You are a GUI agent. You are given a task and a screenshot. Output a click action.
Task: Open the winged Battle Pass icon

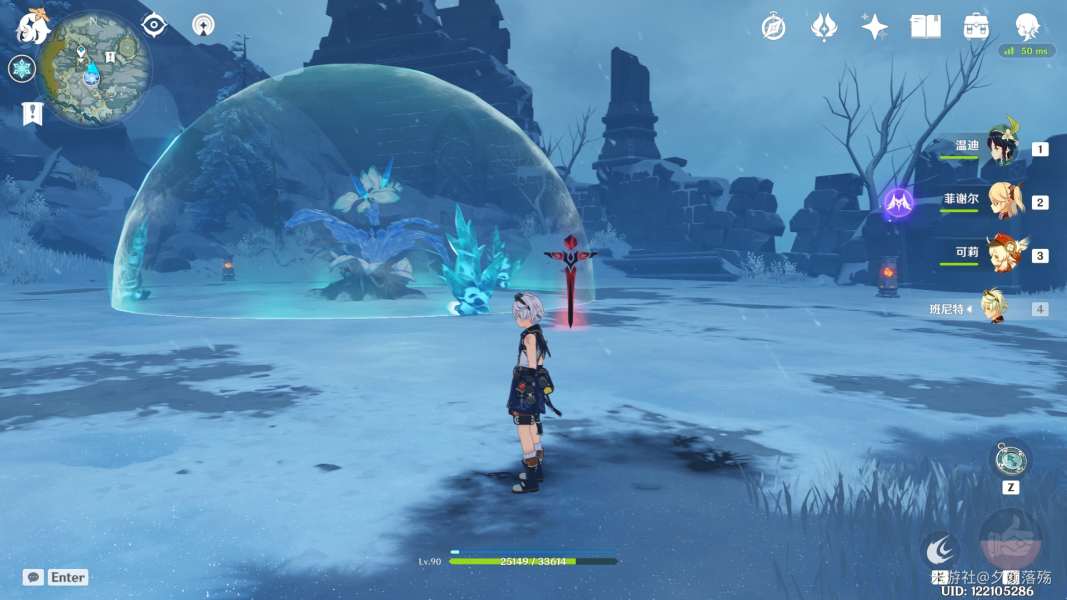click(824, 27)
